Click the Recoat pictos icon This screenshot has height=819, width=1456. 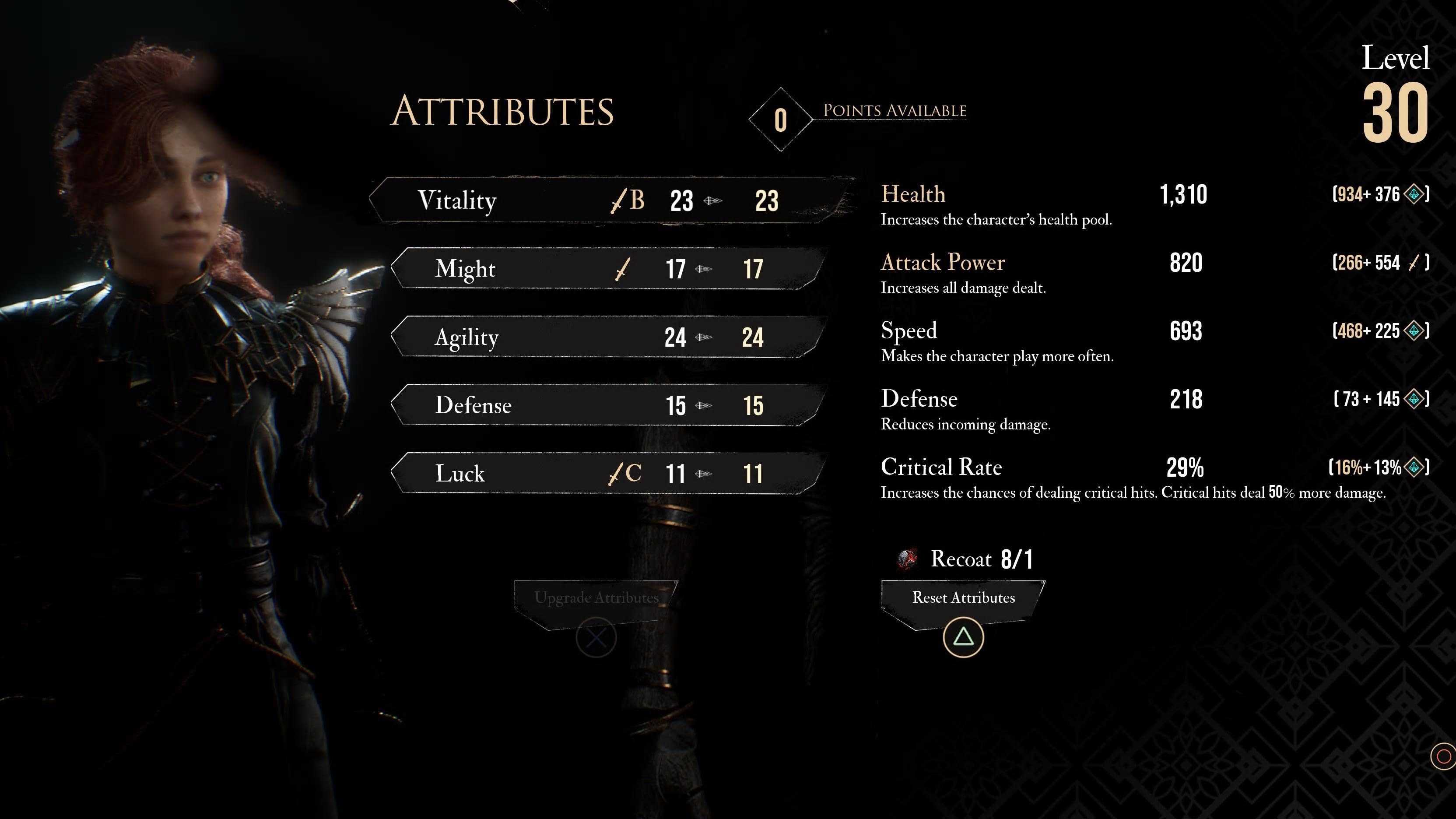click(907, 559)
